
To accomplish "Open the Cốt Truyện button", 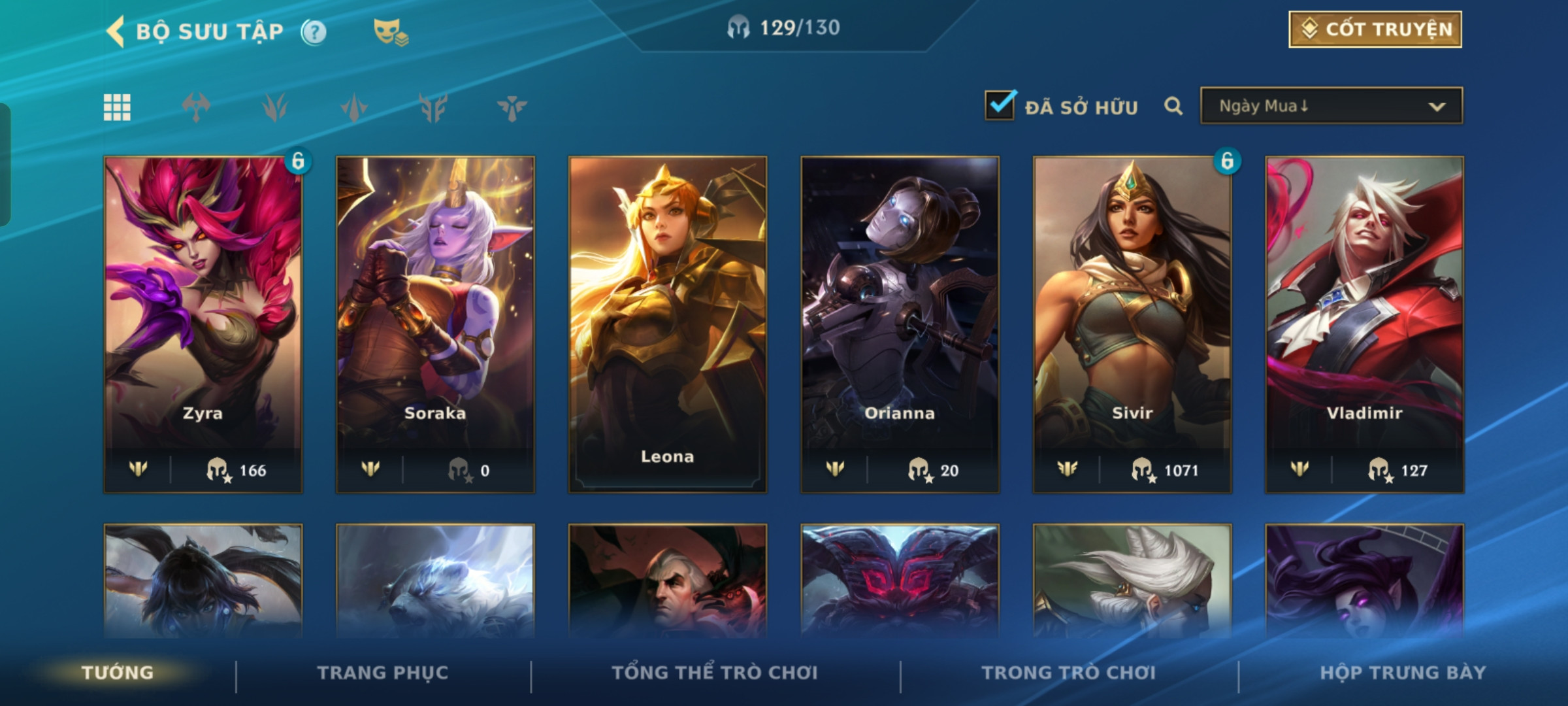I will point(1375,29).
